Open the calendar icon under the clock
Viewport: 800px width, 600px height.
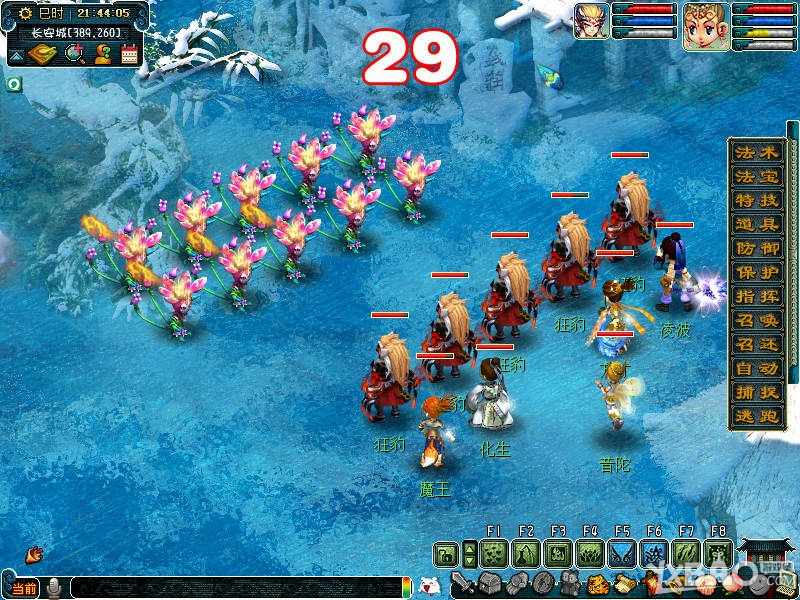tap(129, 54)
